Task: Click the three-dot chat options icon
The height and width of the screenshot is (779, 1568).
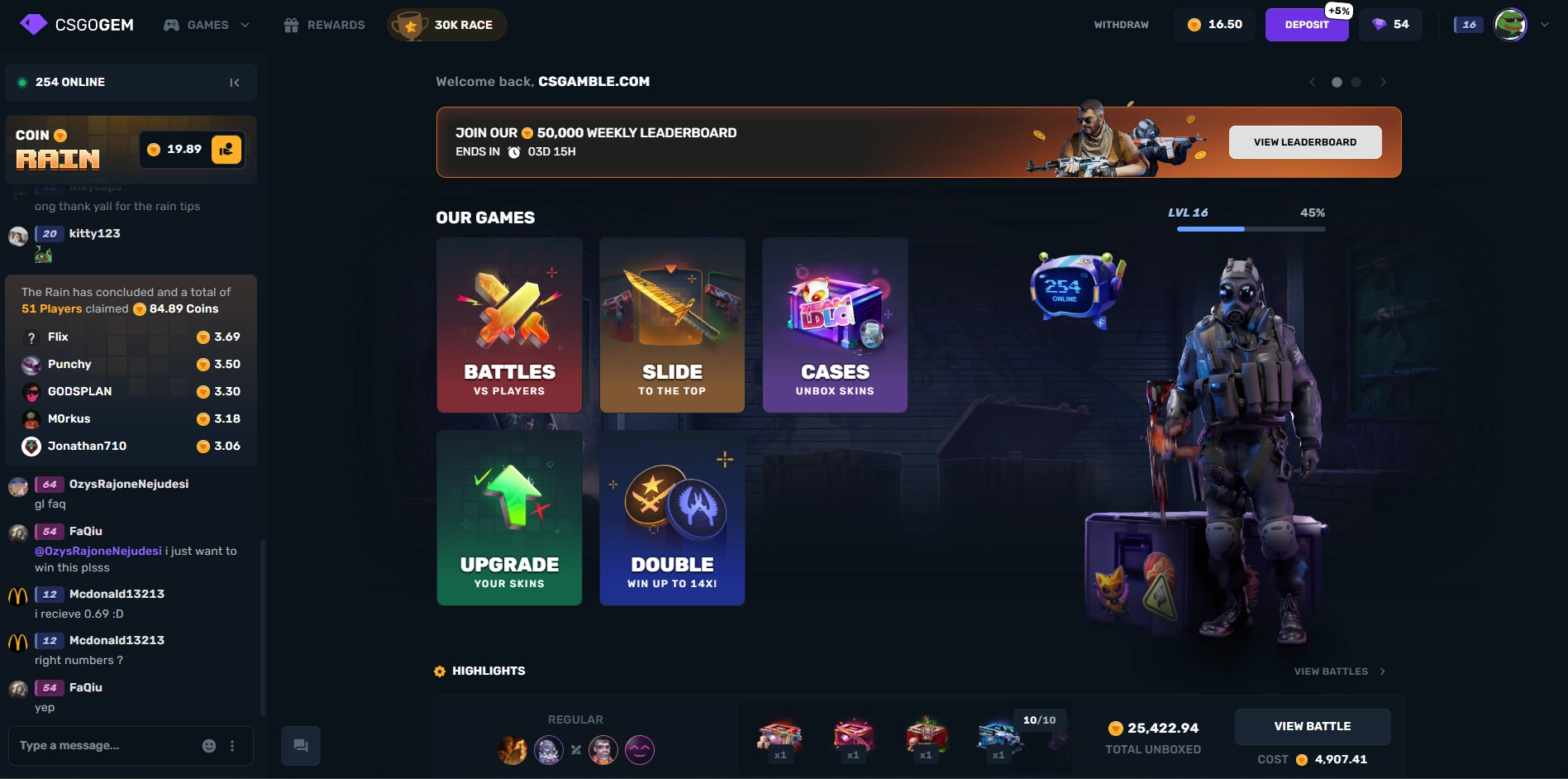Action: coord(232,745)
